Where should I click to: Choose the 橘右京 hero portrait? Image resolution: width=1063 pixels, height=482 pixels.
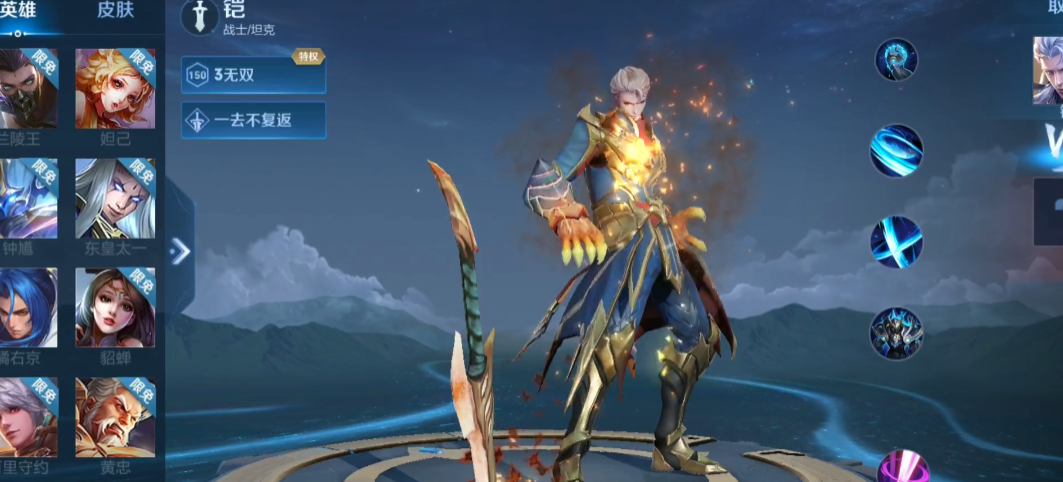[x=28, y=307]
